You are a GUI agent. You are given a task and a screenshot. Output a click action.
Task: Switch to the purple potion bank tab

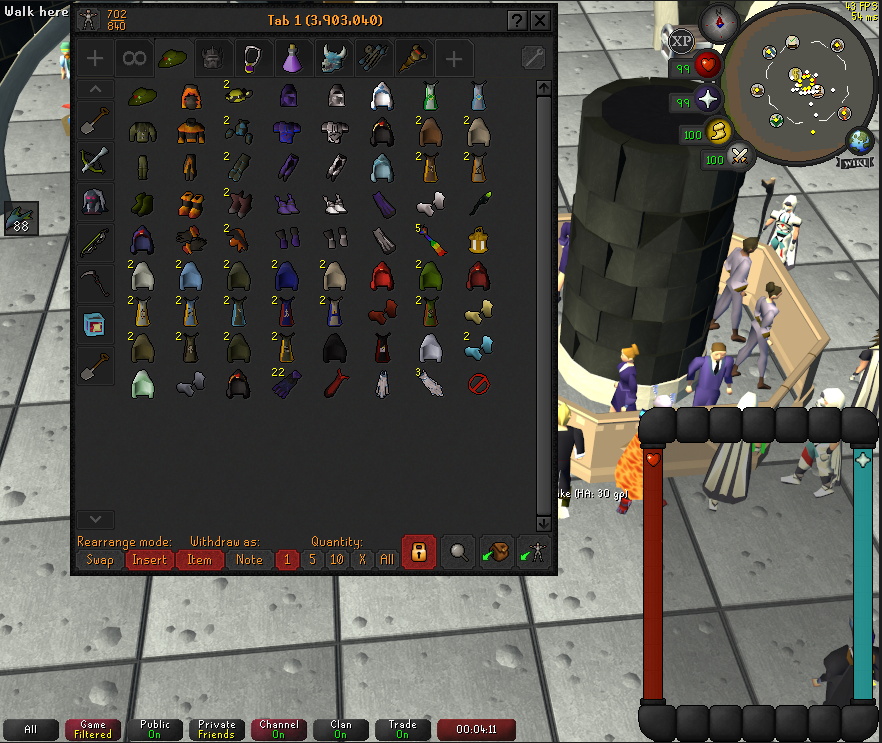(291, 59)
